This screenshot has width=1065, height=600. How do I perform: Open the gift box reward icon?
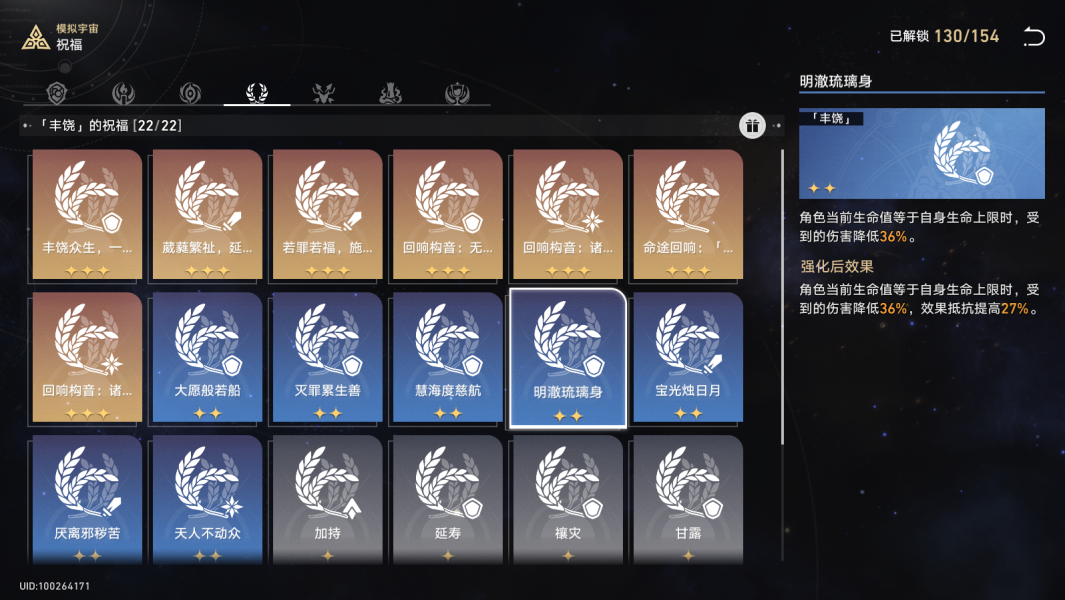pyautogui.click(x=752, y=125)
